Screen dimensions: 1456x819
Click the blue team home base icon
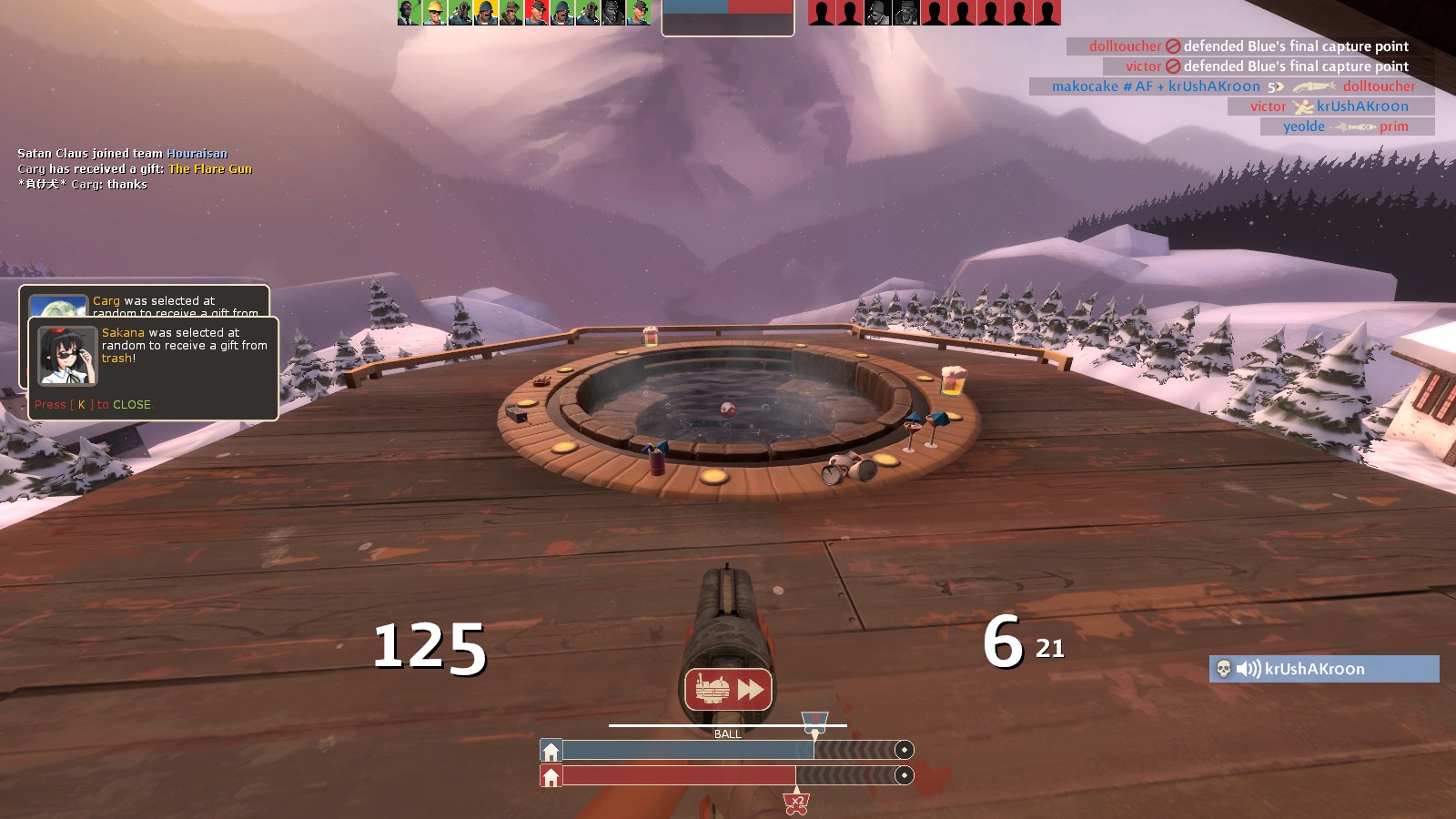551,751
